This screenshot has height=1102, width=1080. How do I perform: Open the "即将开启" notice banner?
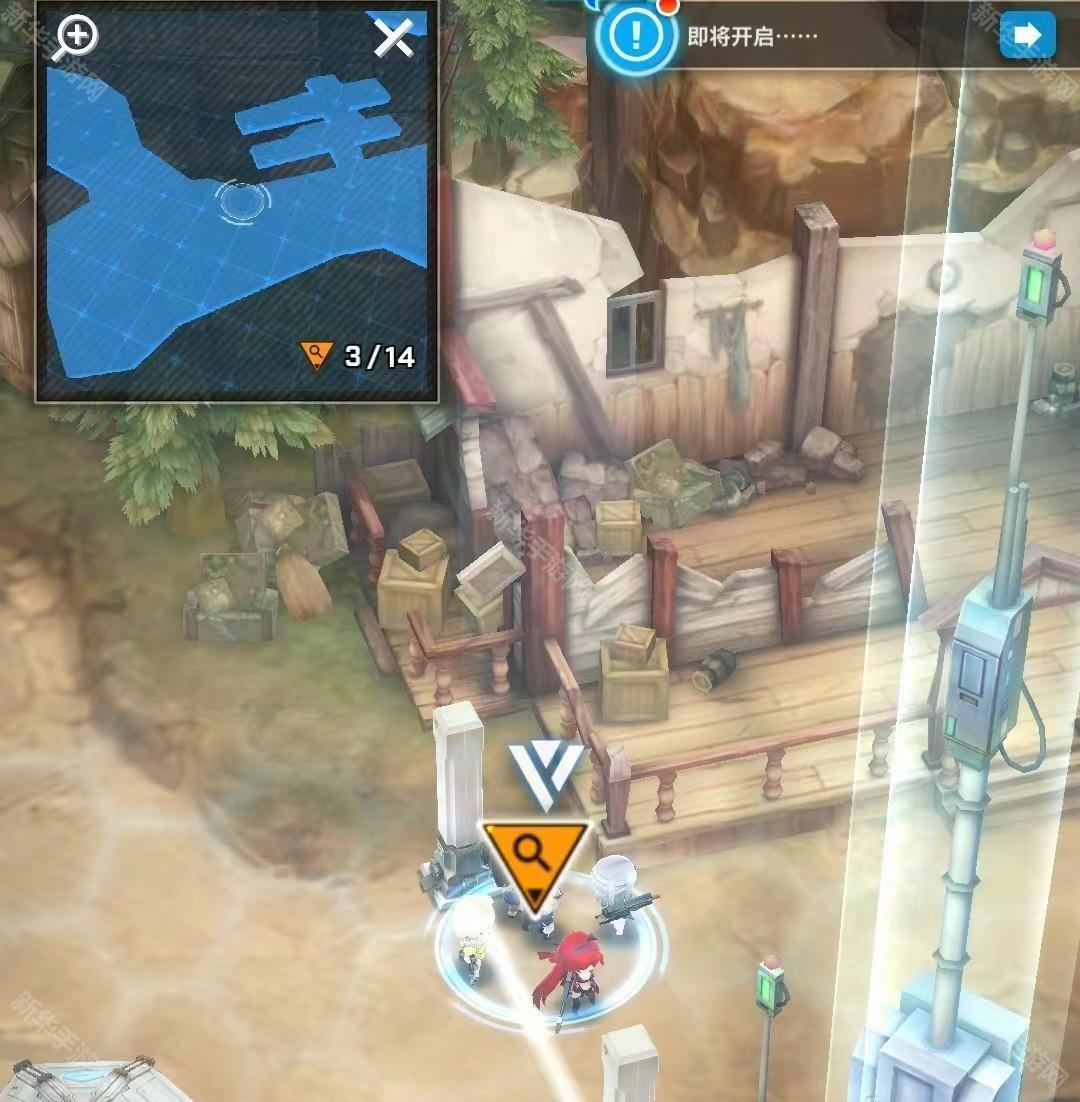(x=753, y=37)
